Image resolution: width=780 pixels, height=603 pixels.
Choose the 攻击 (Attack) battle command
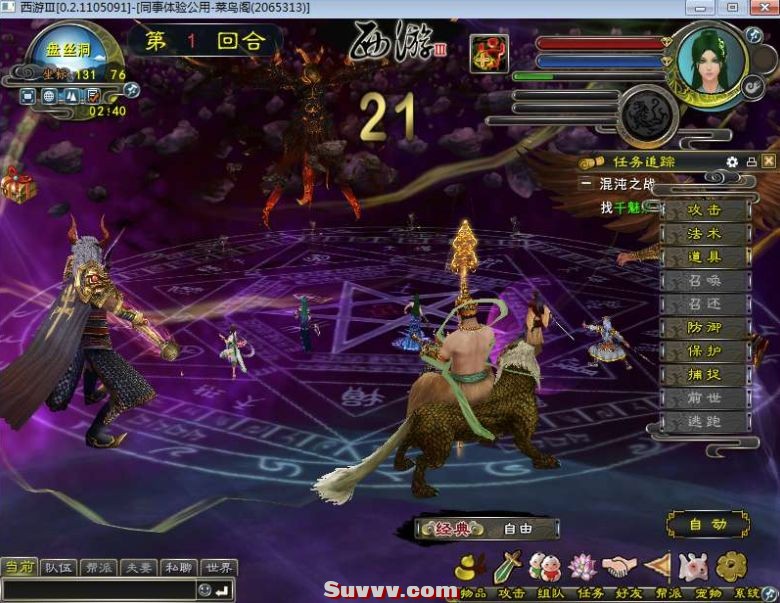[x=704, y=210]
